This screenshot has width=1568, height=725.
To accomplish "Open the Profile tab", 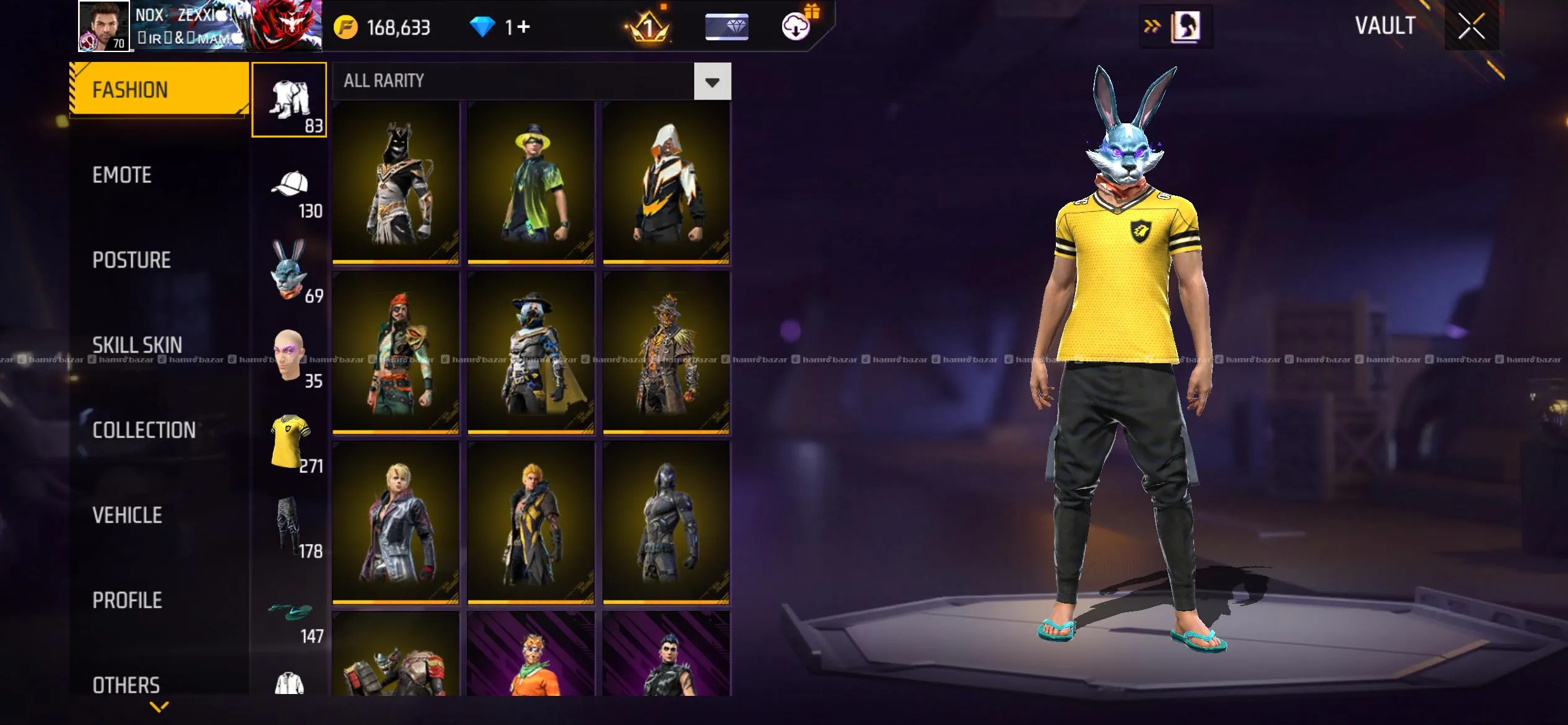I will (x=127, y=600).
